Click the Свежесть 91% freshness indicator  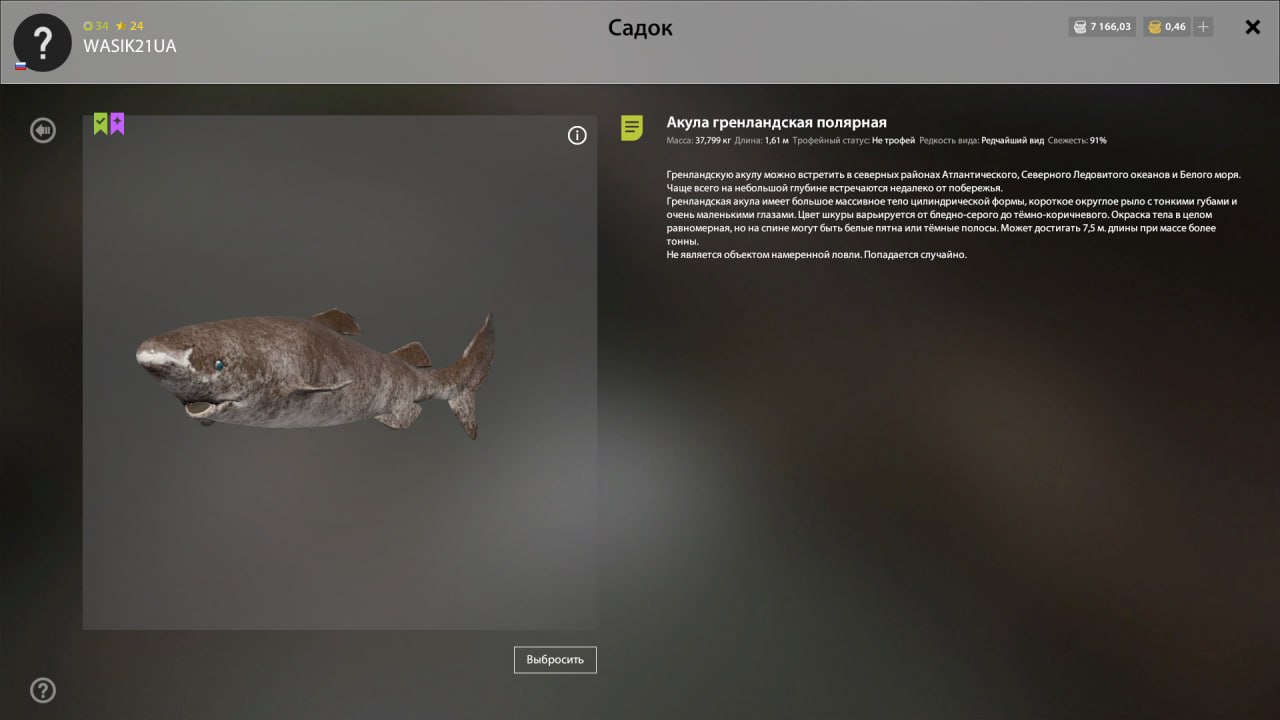(1077, 140)
